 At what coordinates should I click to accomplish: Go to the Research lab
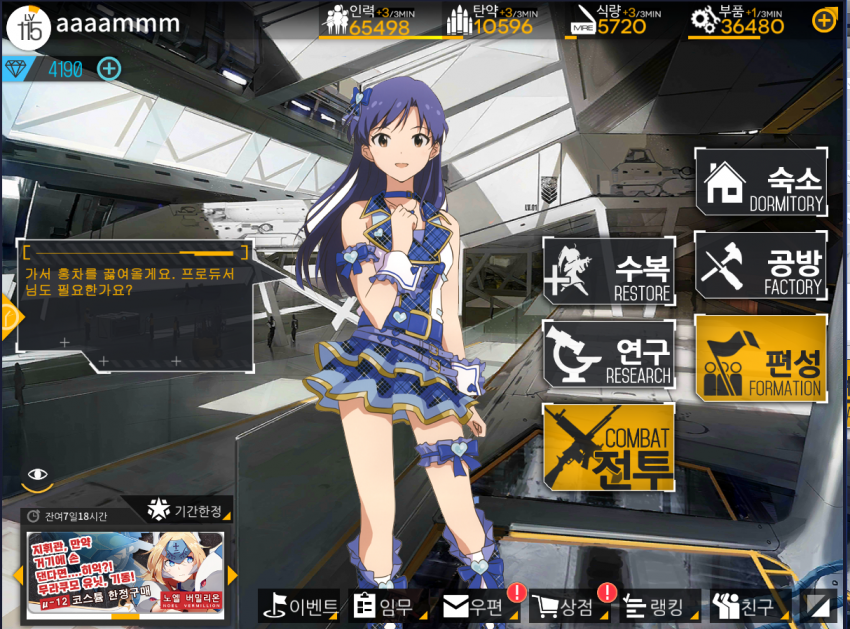pyautogui.click(x=609, y=355)
